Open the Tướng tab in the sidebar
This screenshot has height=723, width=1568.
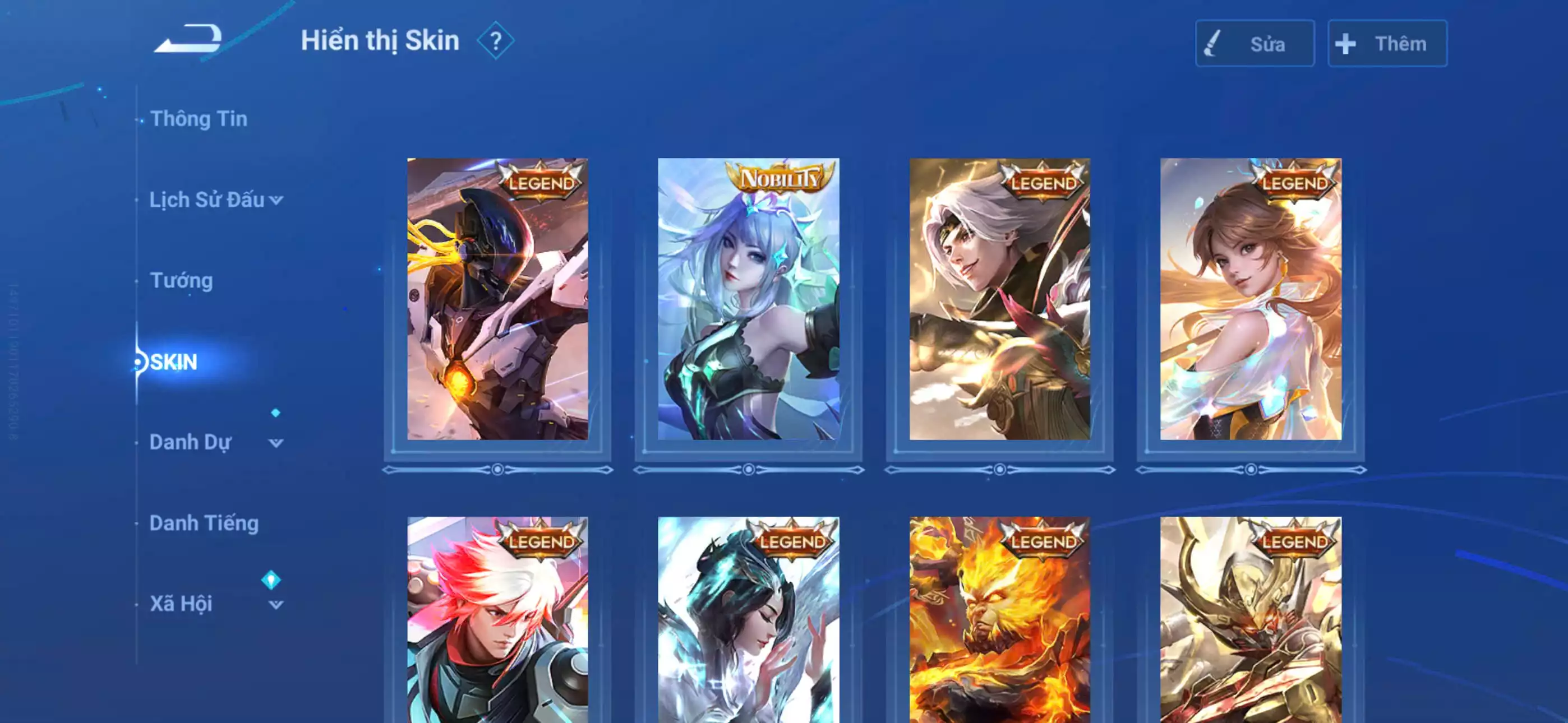pos(181,281)
